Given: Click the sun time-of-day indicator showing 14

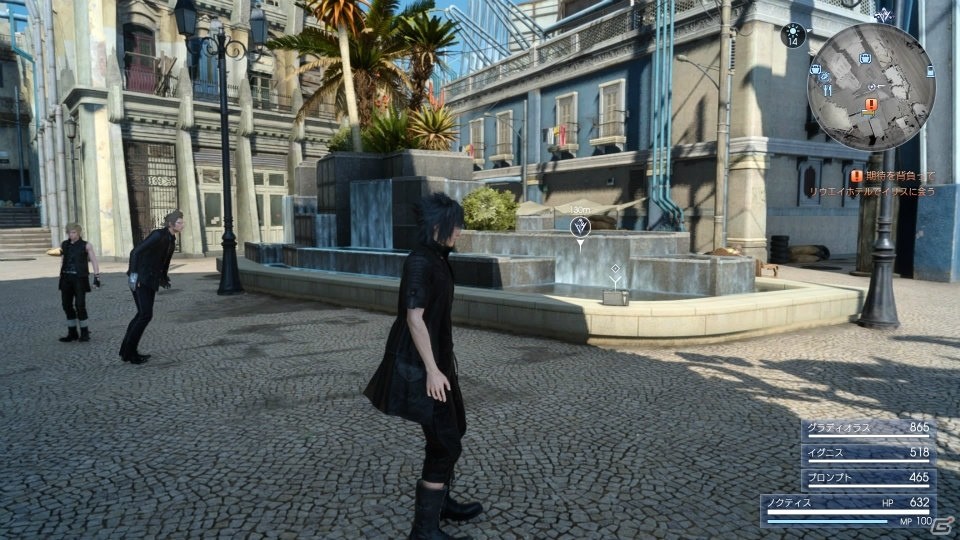Looking at the screenshot, I should click(793, 36).
